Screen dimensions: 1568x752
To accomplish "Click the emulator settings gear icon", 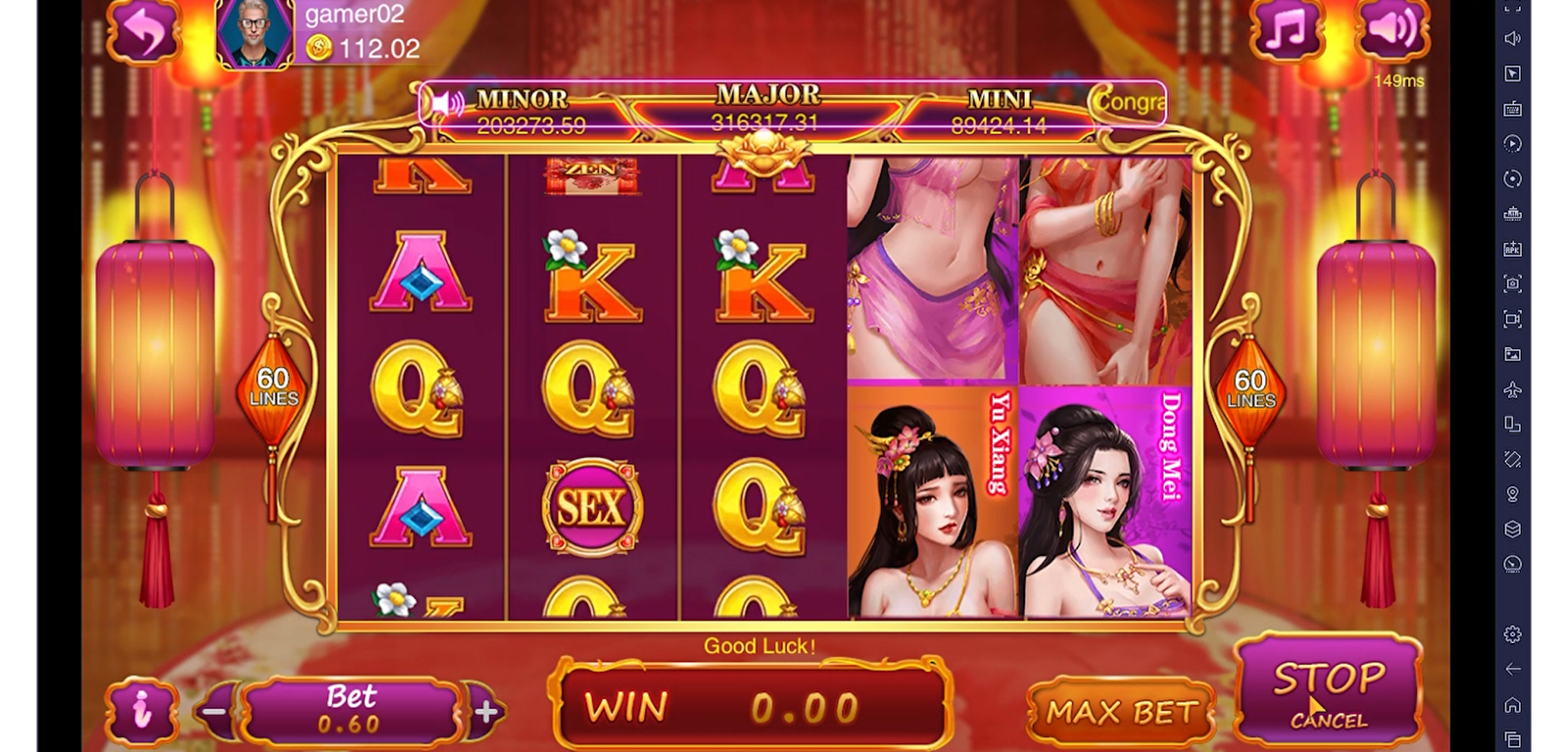I will tap(1513, 633).
